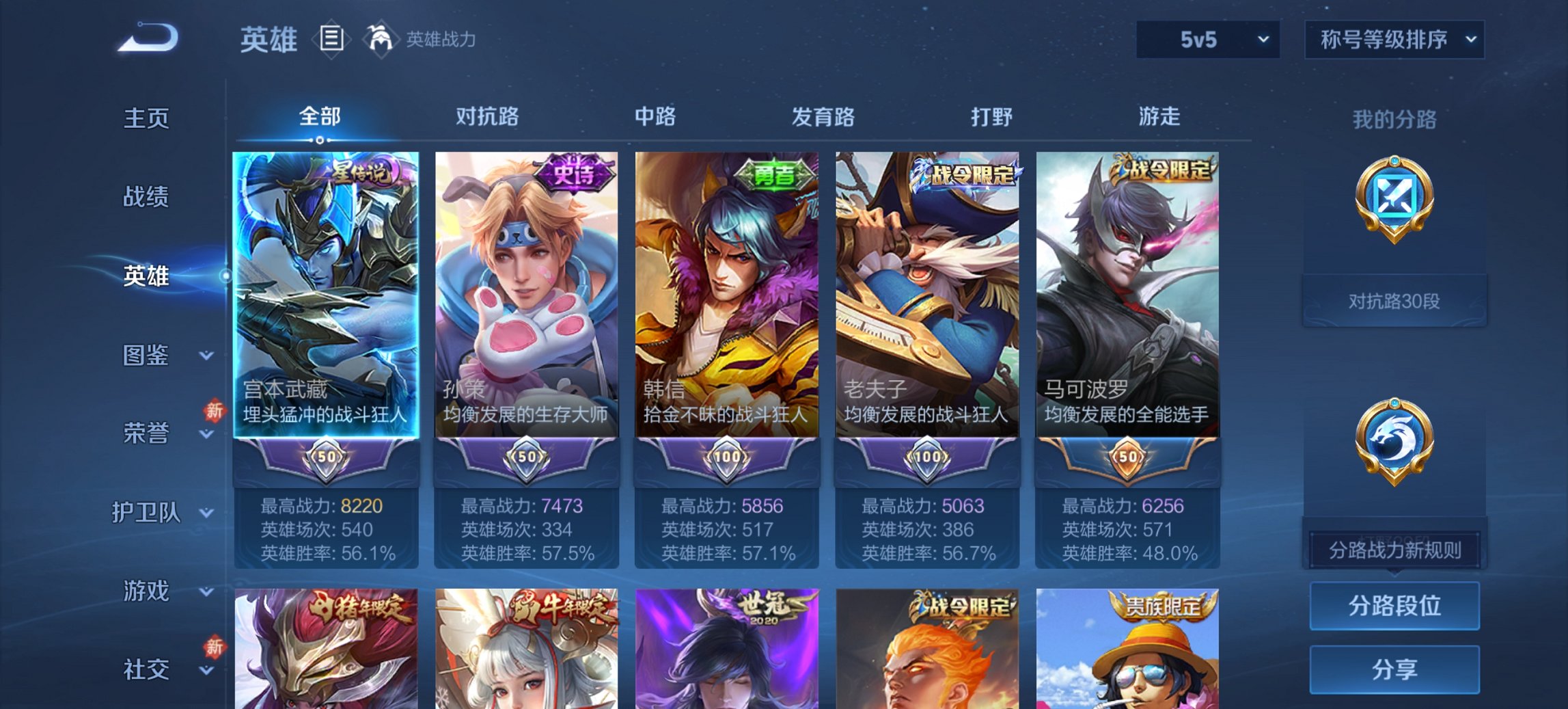Click the 英雄战力 flame icon next to the title
The height and width of the screenshot is (709, 1568).
(x=381, y=40)
